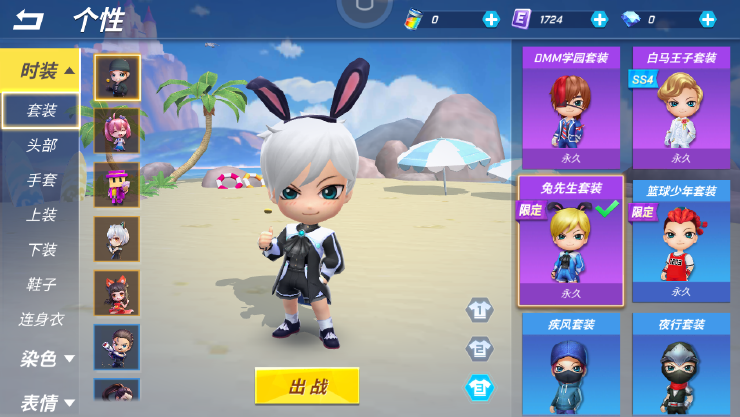Switch to the 鞋子 shoes category

(41, 284)
